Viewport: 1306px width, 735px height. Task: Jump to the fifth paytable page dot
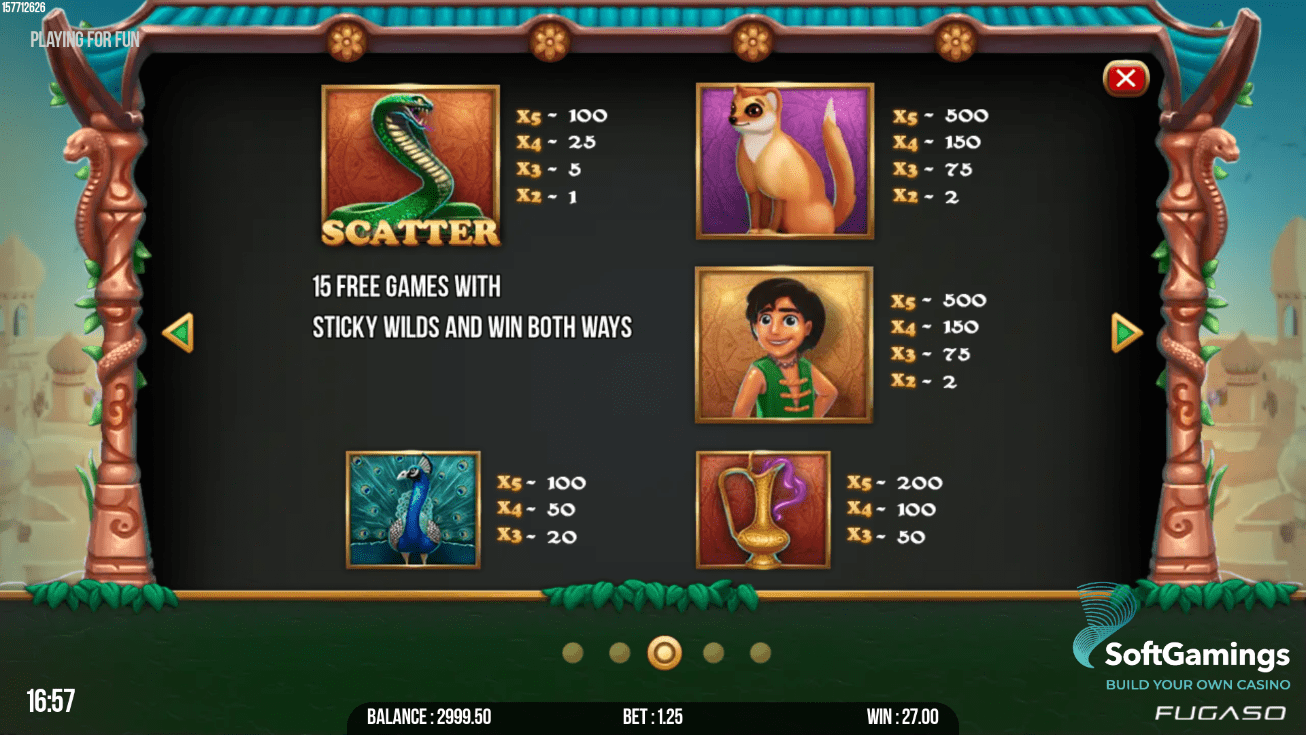[x=760, y=653]
